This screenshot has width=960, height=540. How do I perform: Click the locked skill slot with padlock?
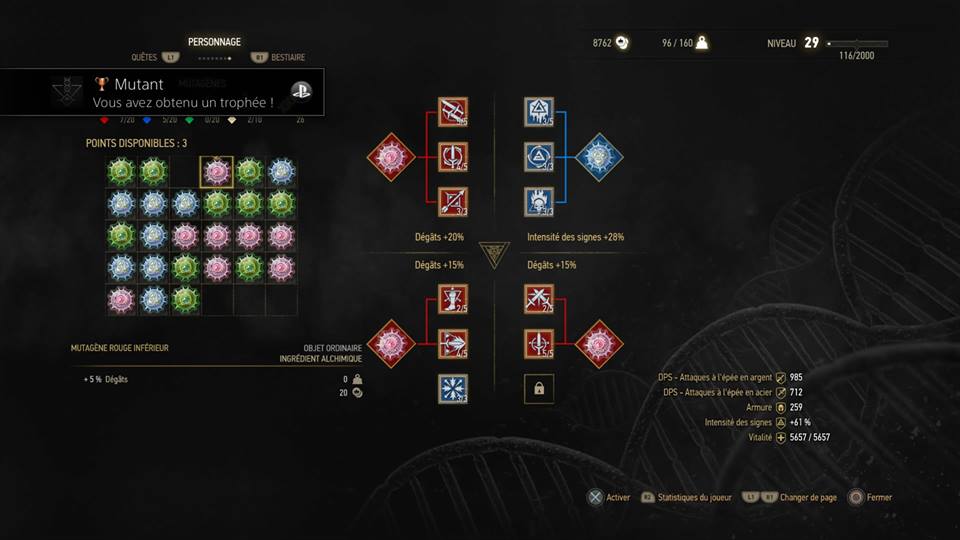(x=539, y=389)
